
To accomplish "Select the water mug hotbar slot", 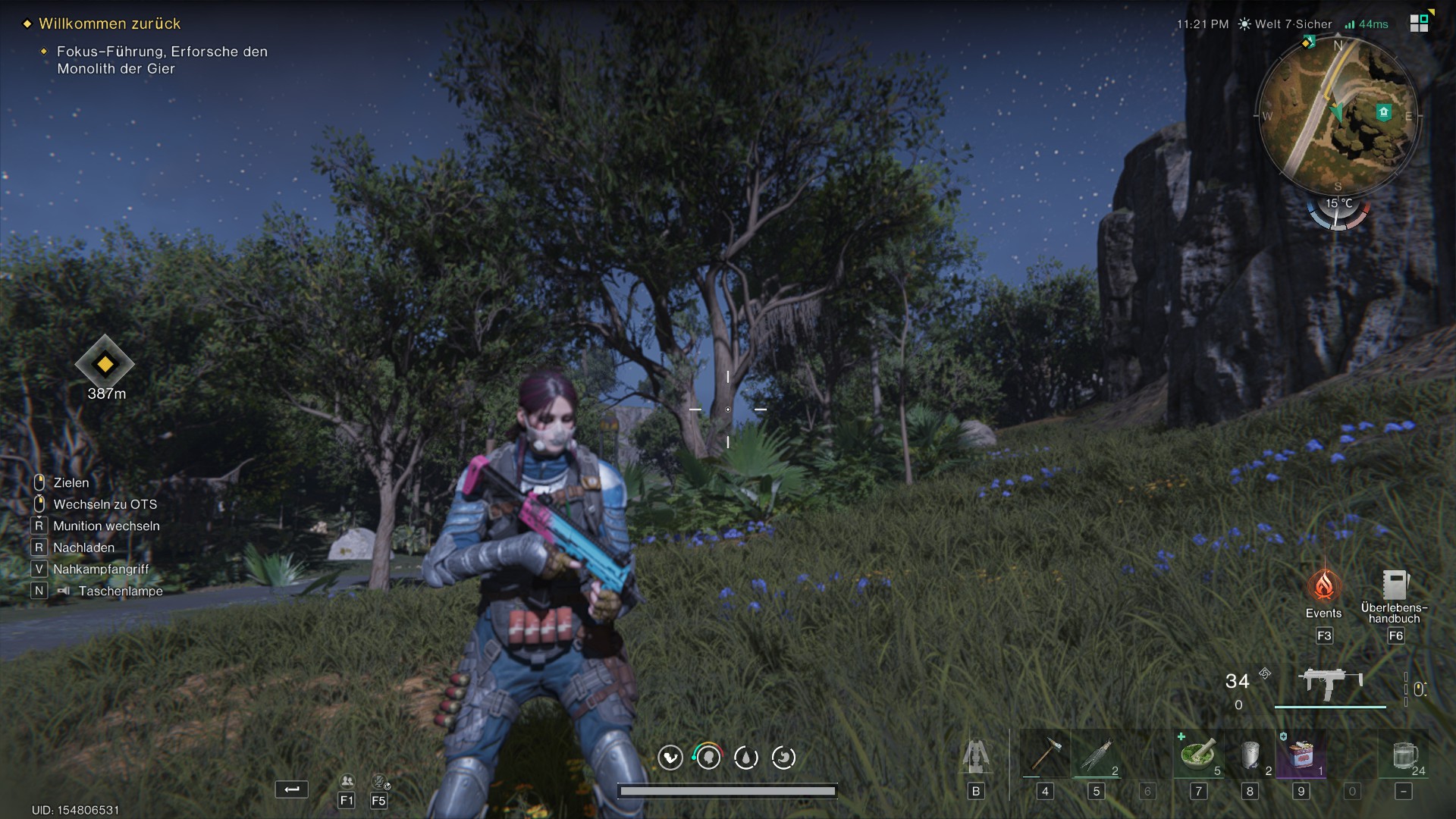I will [1404, 755].
